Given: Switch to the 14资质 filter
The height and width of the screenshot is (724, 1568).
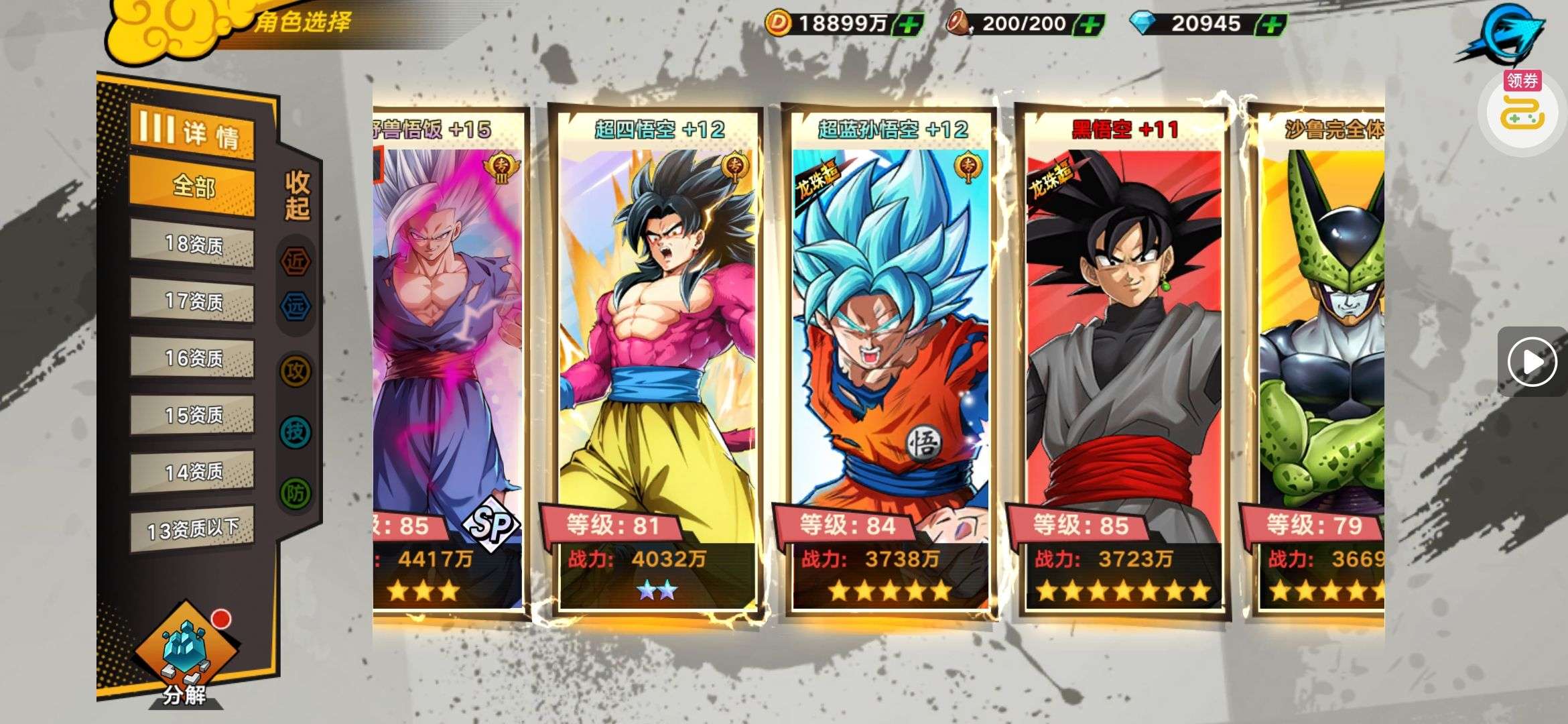Looking at the screenshot, I should (192, 473).
